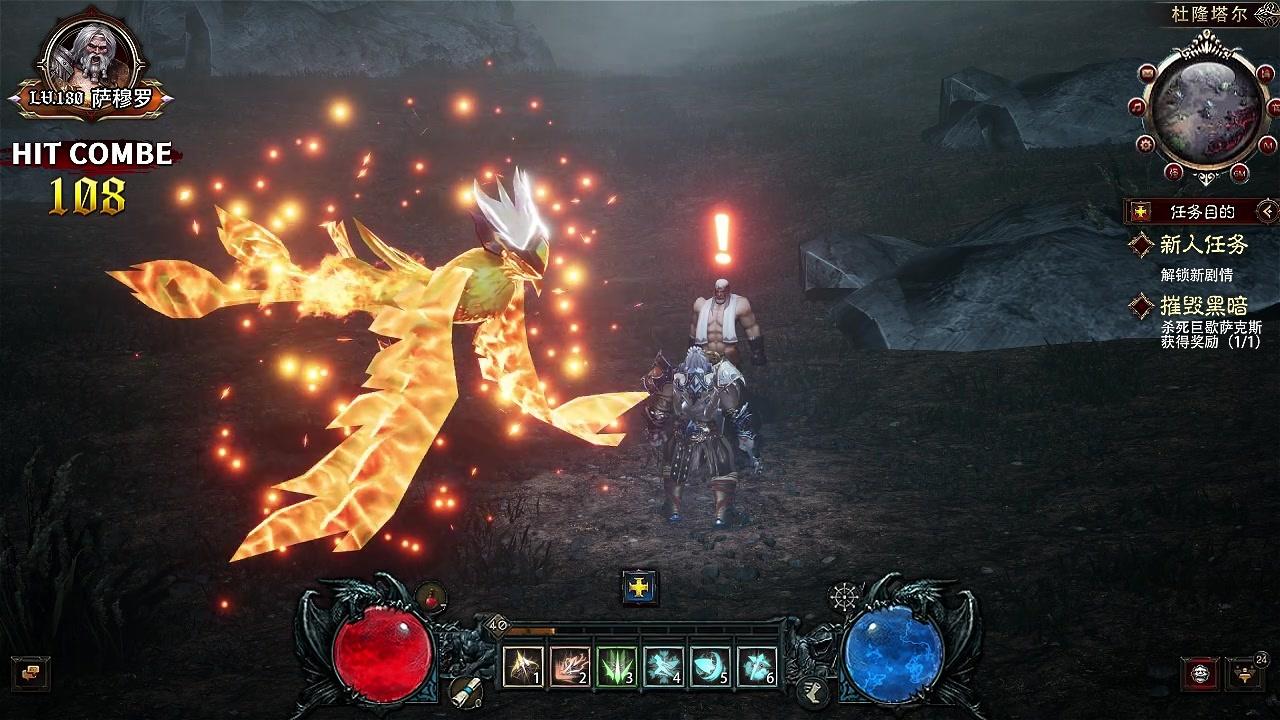Viewport: 1280px width, 720px height.
Task: Open the chat icon in bottom-left corner
Action: (30, 673)
